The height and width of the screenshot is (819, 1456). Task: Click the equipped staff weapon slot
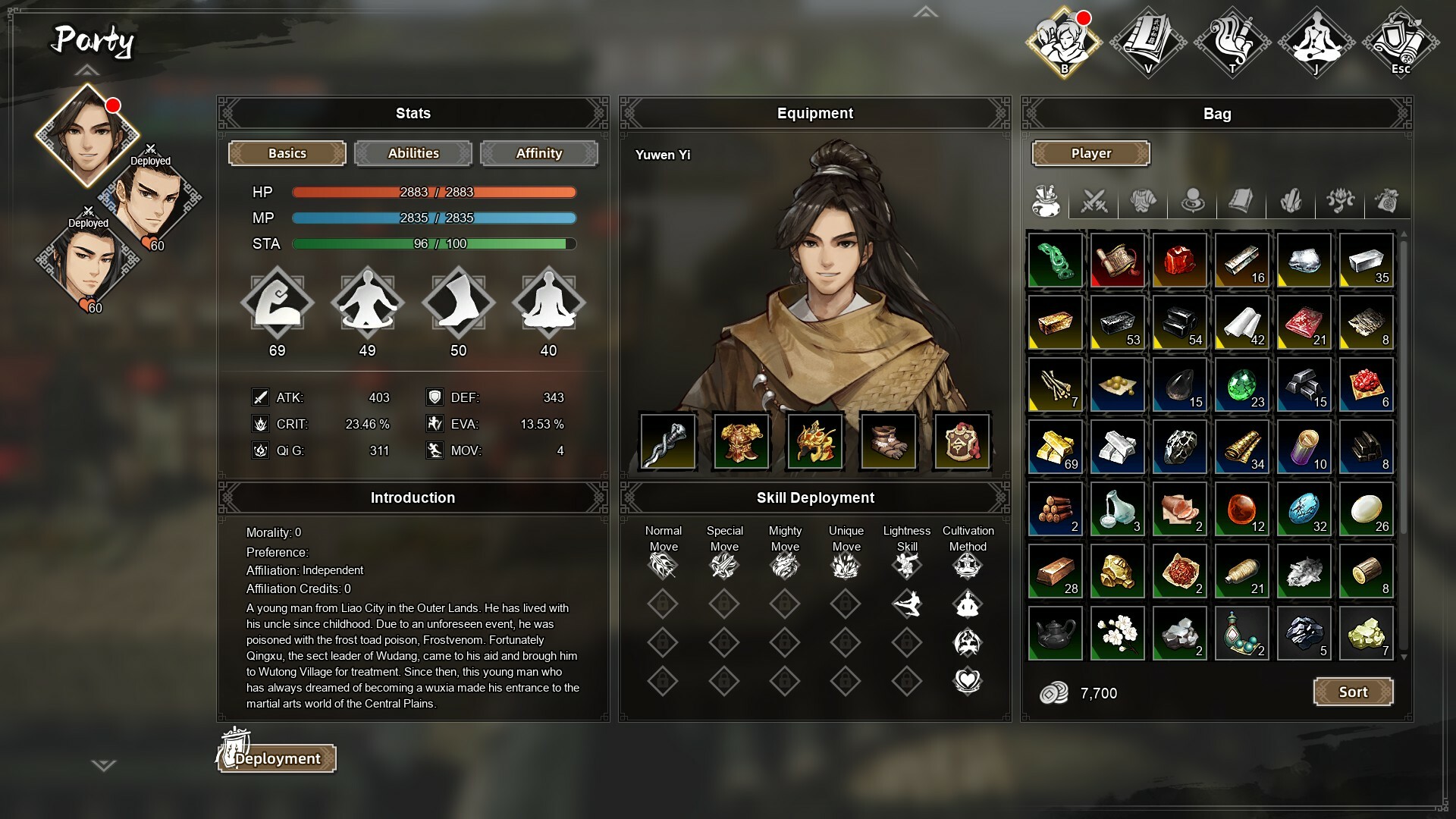668,441
